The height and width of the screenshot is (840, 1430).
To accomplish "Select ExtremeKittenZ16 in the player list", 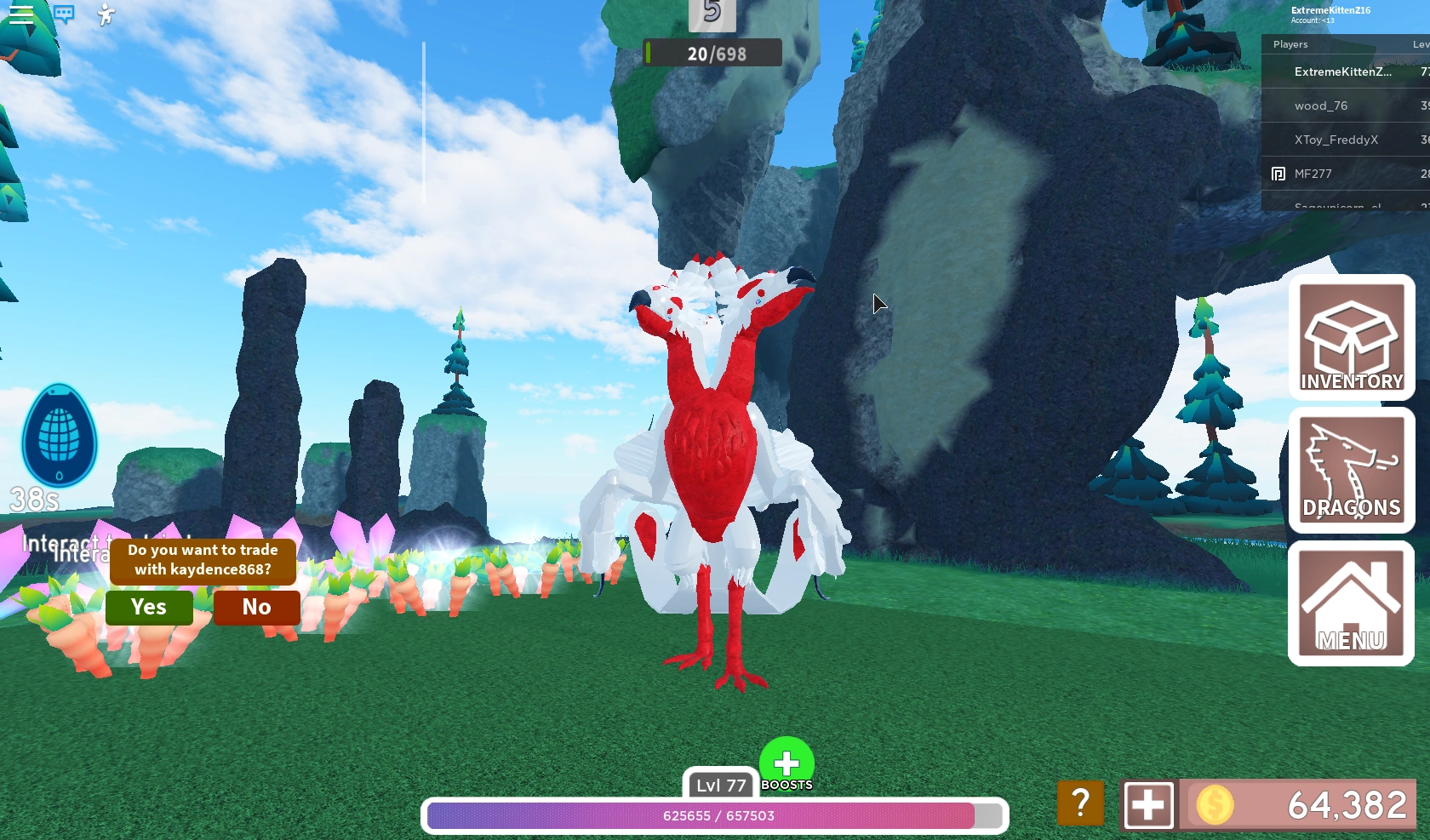I will click(1342, 71).
